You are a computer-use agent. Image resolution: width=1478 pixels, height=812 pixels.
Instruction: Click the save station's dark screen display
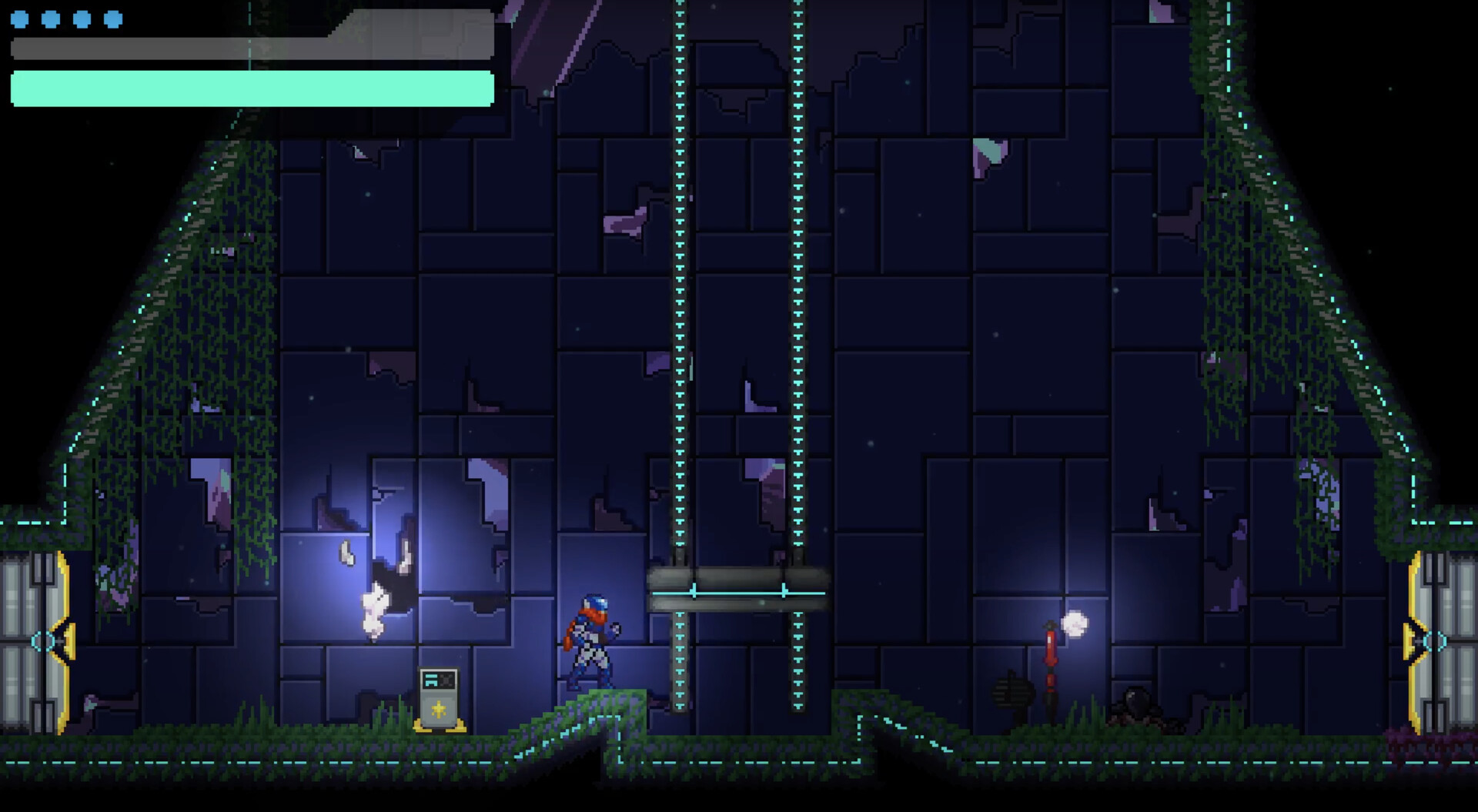tap(439, 680)
